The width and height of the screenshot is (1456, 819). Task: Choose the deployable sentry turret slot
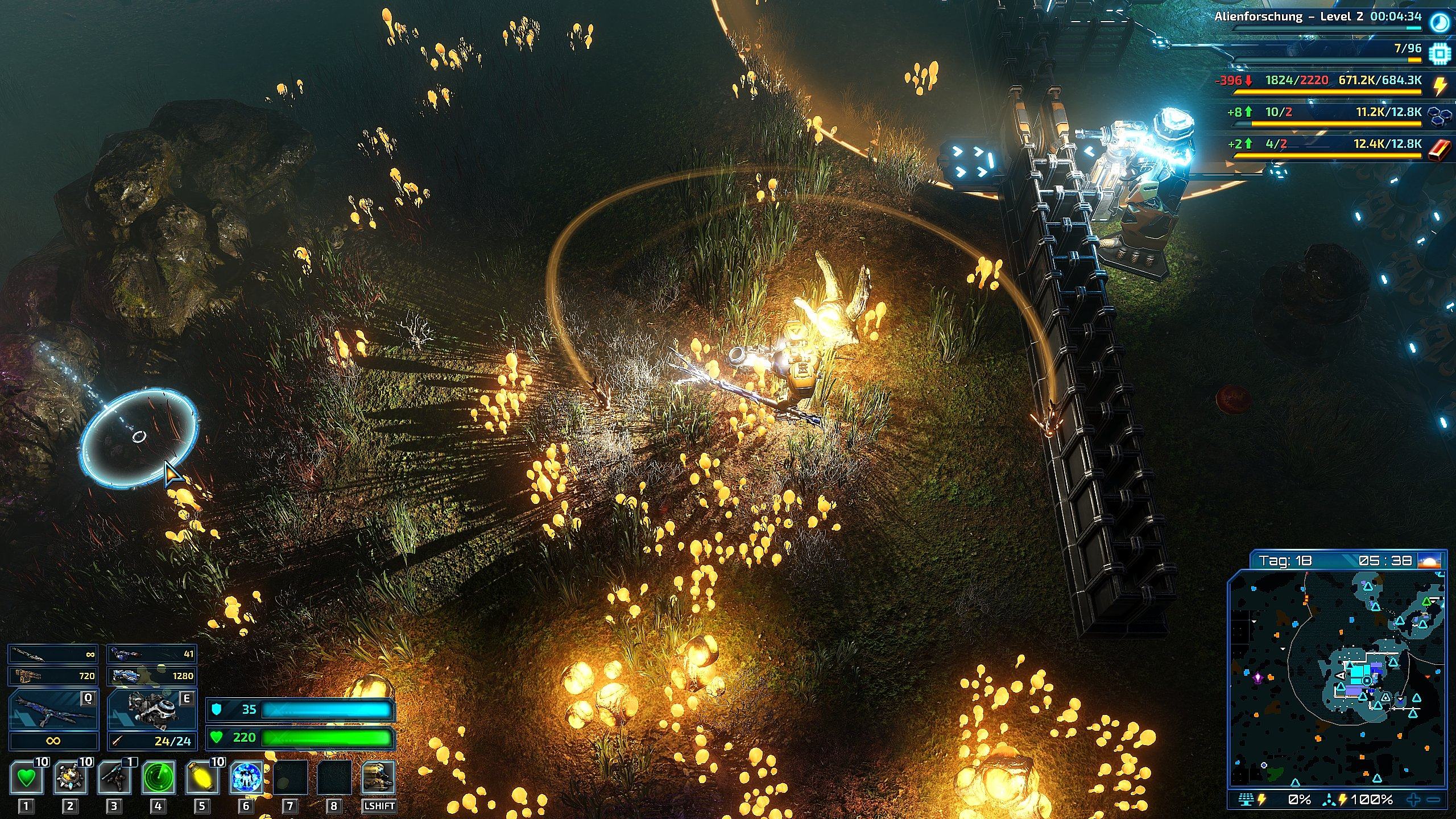click(x=114, y=778)
